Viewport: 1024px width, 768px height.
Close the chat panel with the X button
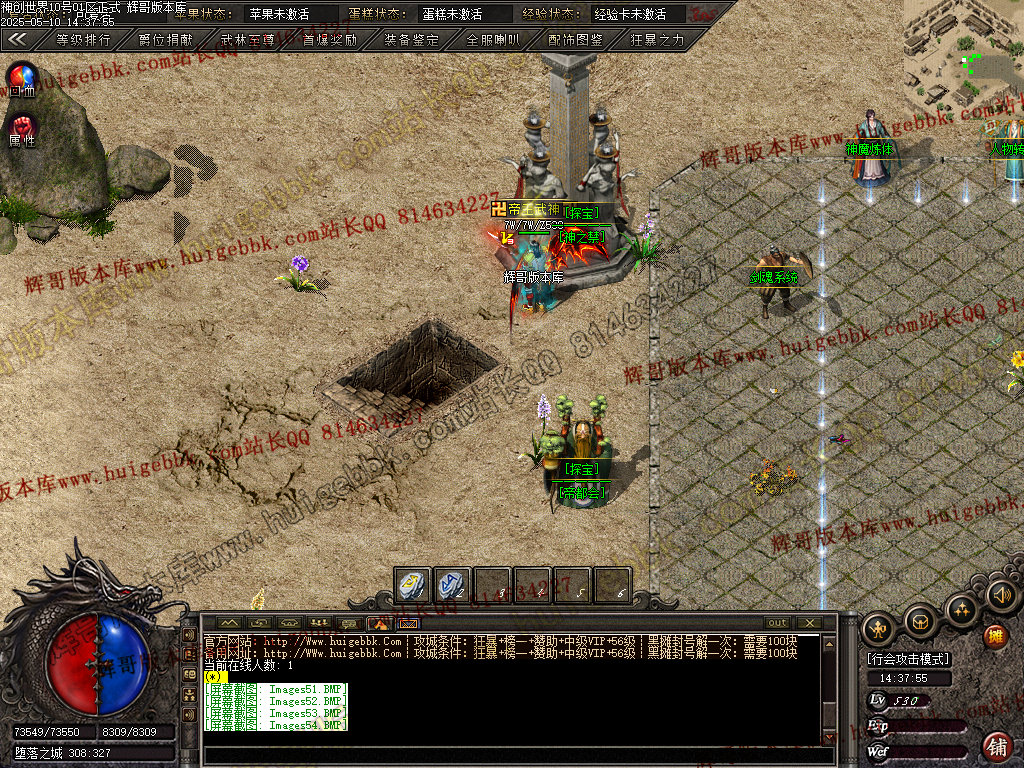click(808, 622)
